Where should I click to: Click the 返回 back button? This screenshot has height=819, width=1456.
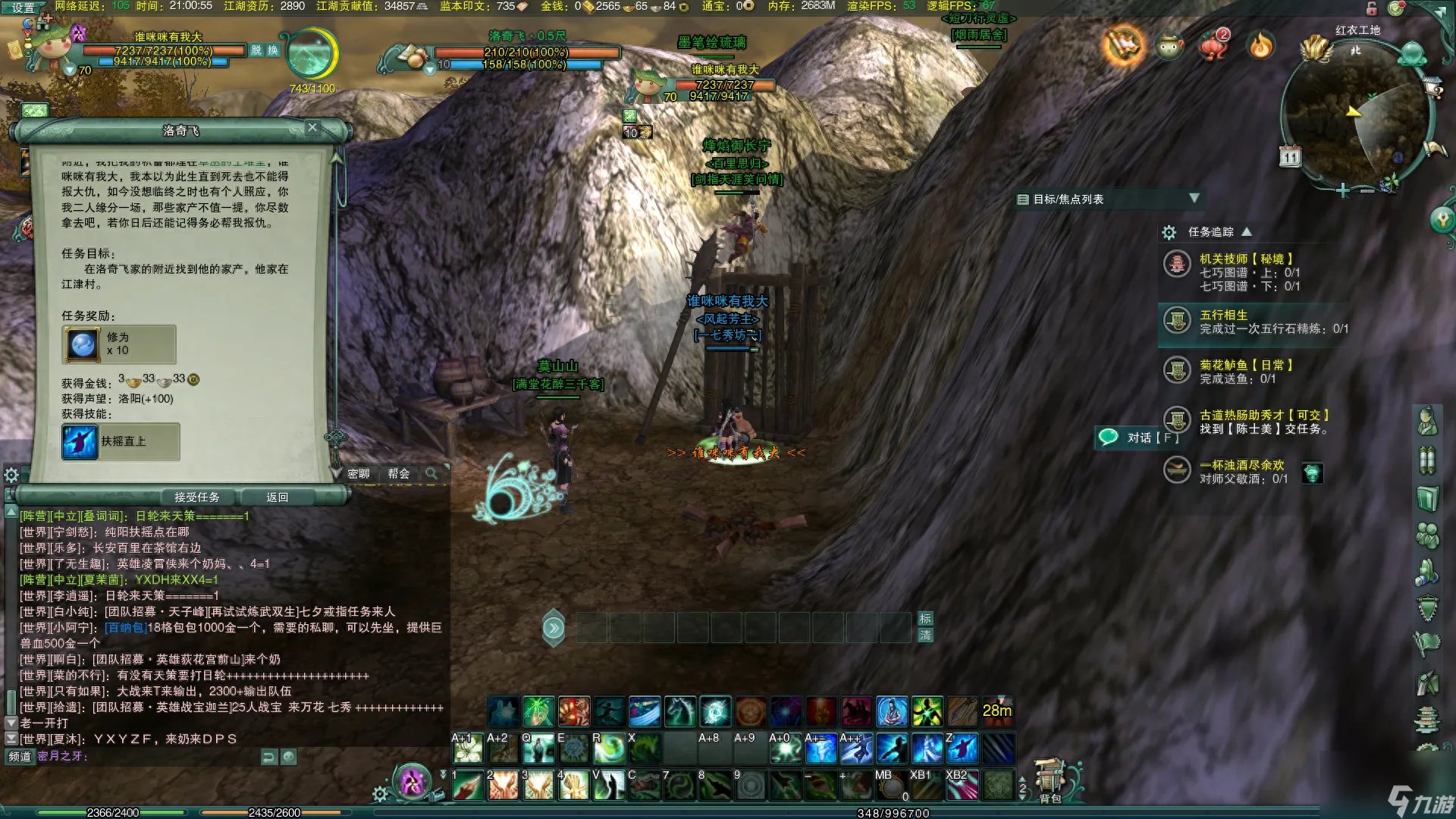(277, 497)
